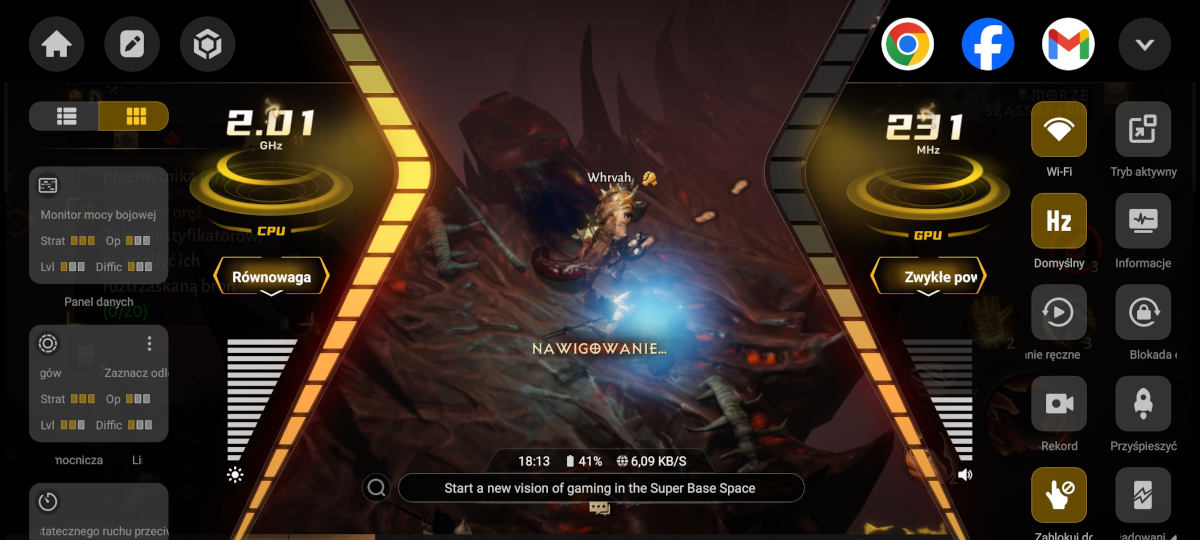The width and height of the screenshot is (1200, 540).
Task: Open the Informacje monitor tile
Action: point(1142,221)
